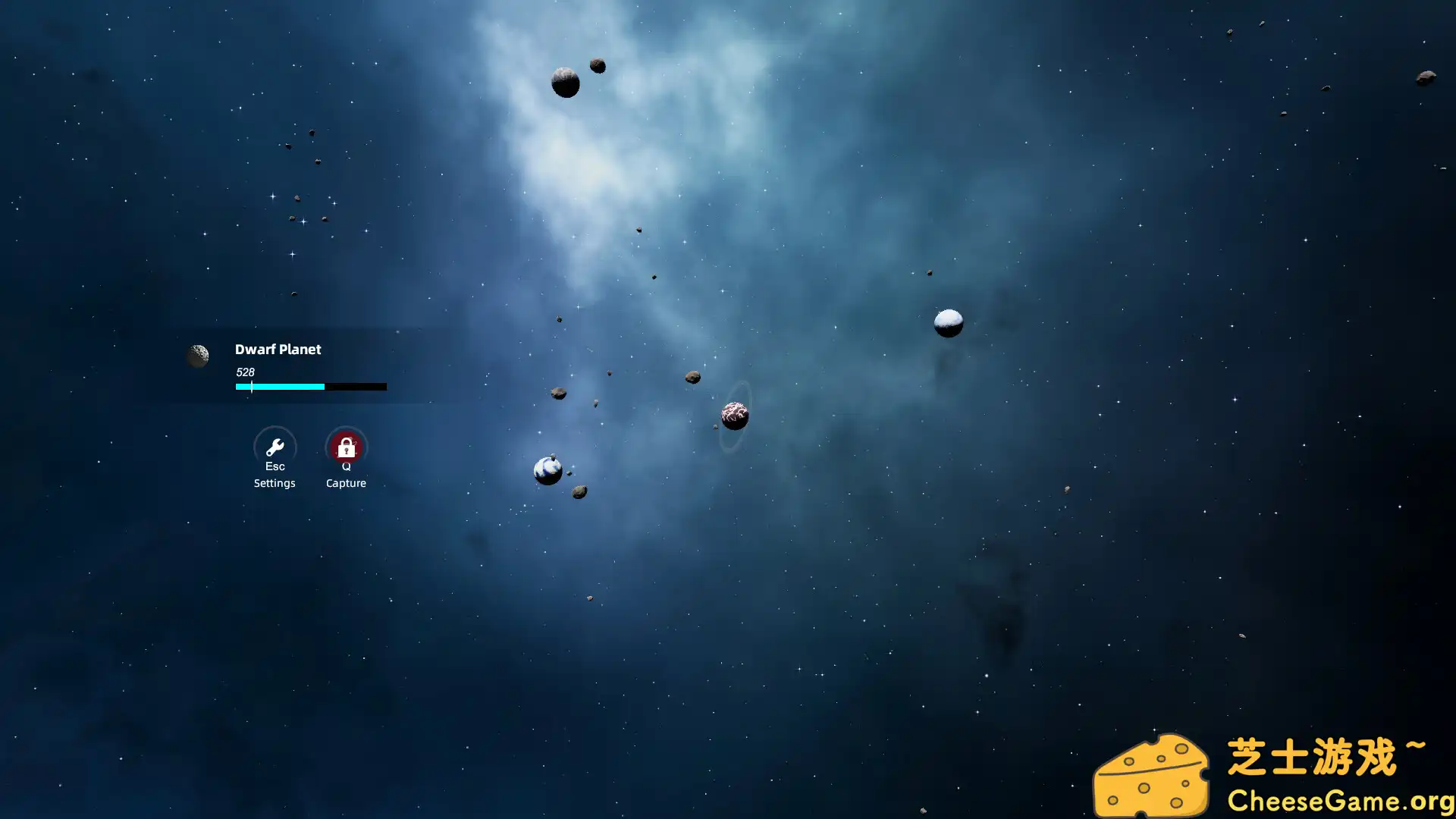This screenshot has width=1456, height=819.
Task: Click the Dwarf Planet info panel header
Action: [278, 350]
